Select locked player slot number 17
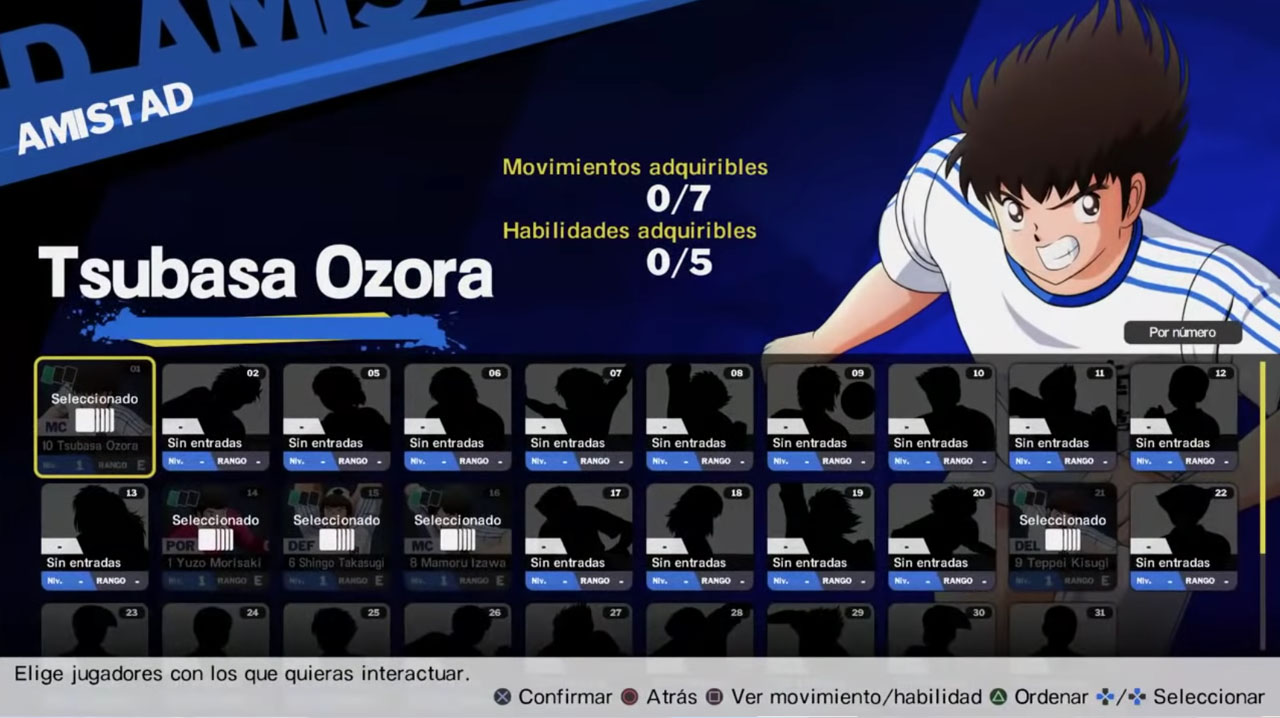 point(579,537)
